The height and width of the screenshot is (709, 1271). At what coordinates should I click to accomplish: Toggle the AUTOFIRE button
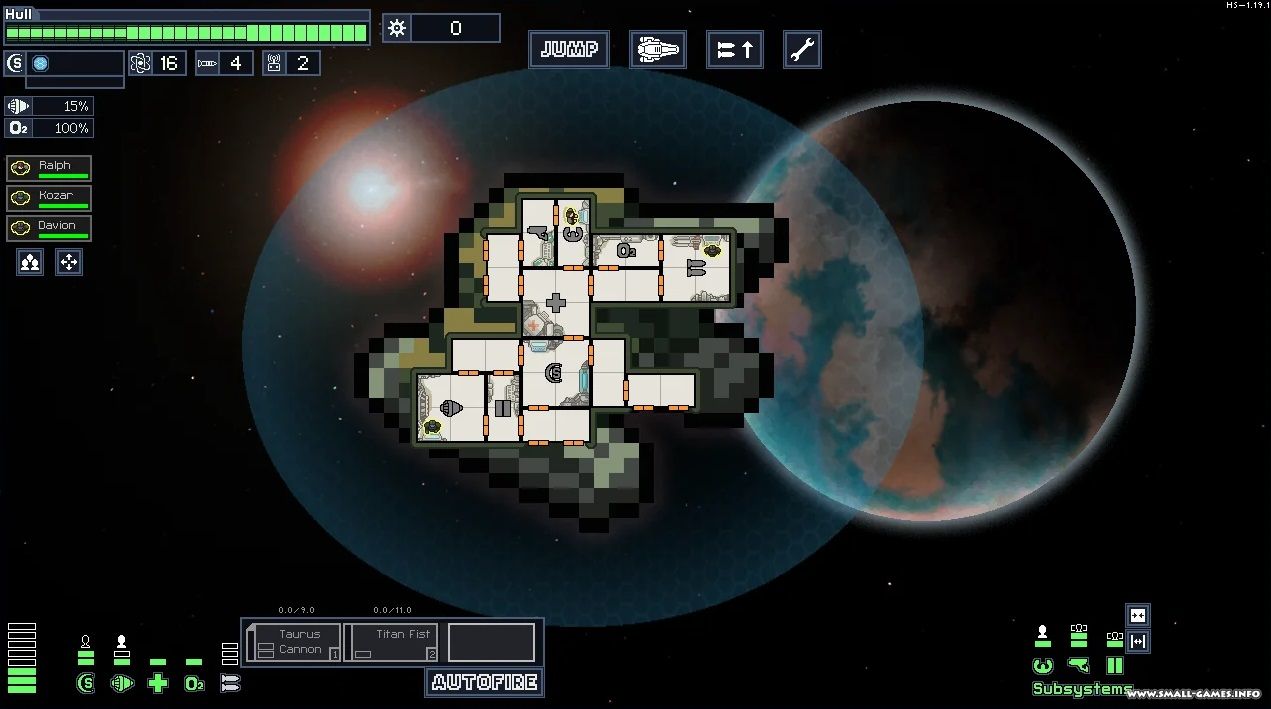485,682
